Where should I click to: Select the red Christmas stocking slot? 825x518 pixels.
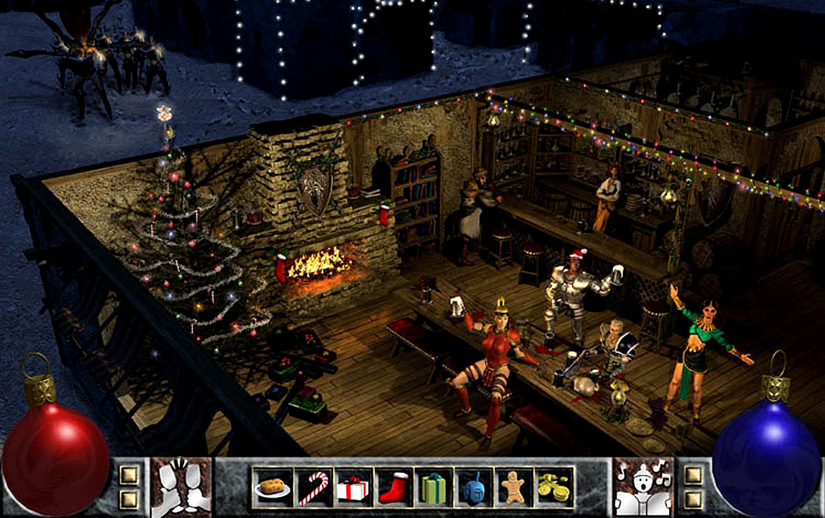click(393, 487)
